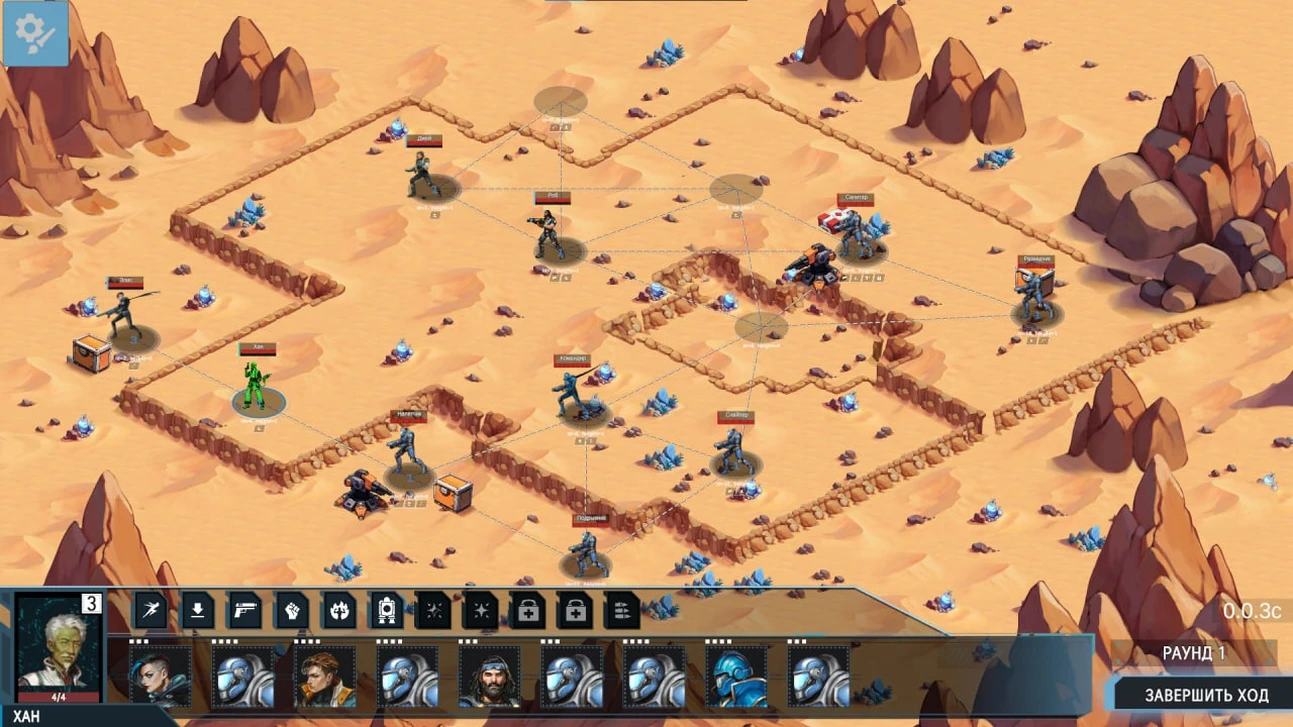Select the blue-haired woman in turn queue
This screenshot has width=1293, height=727.
[x=160, y=677]
